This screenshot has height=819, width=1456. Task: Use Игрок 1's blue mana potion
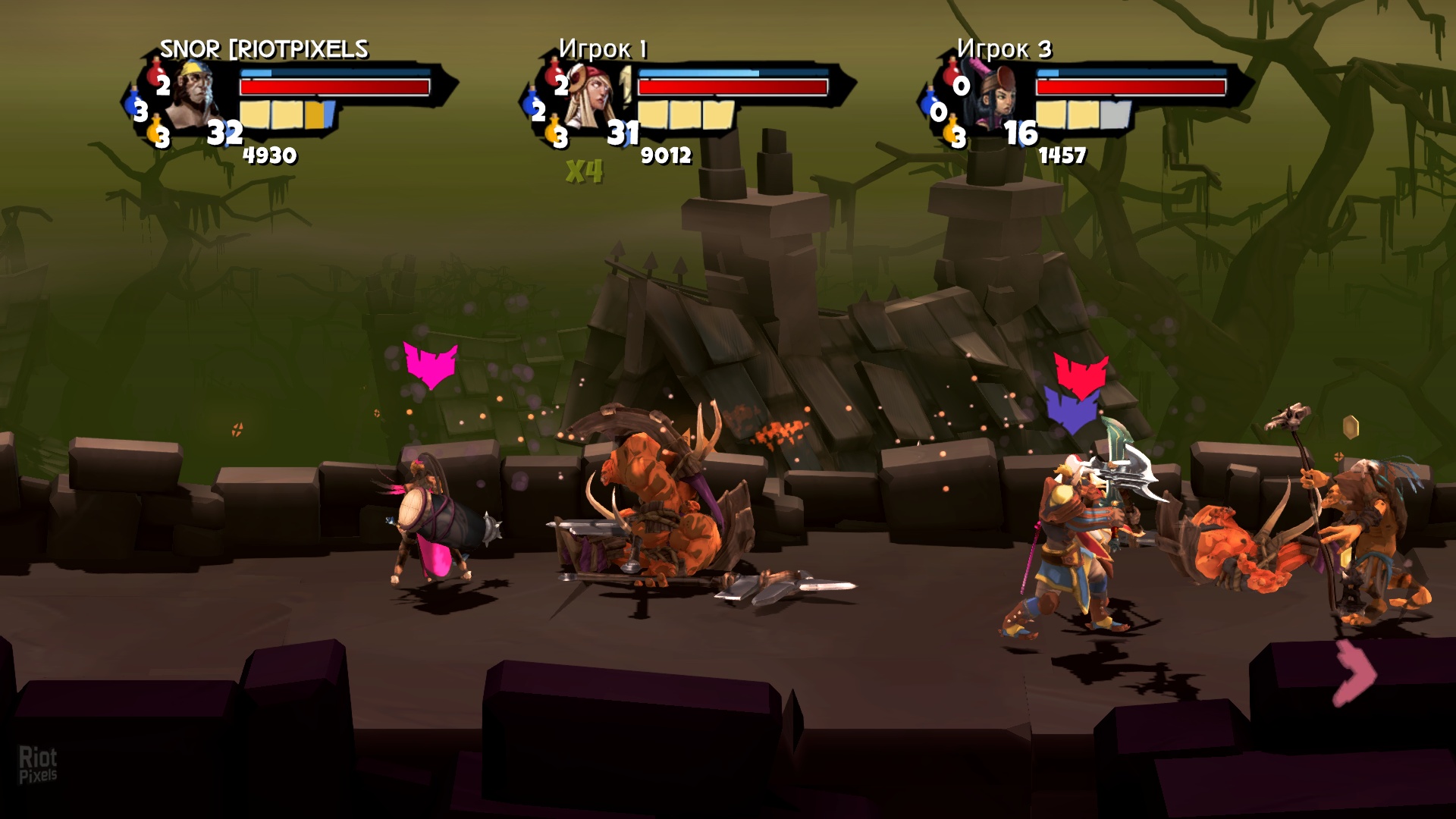click(x=535, y=106)
